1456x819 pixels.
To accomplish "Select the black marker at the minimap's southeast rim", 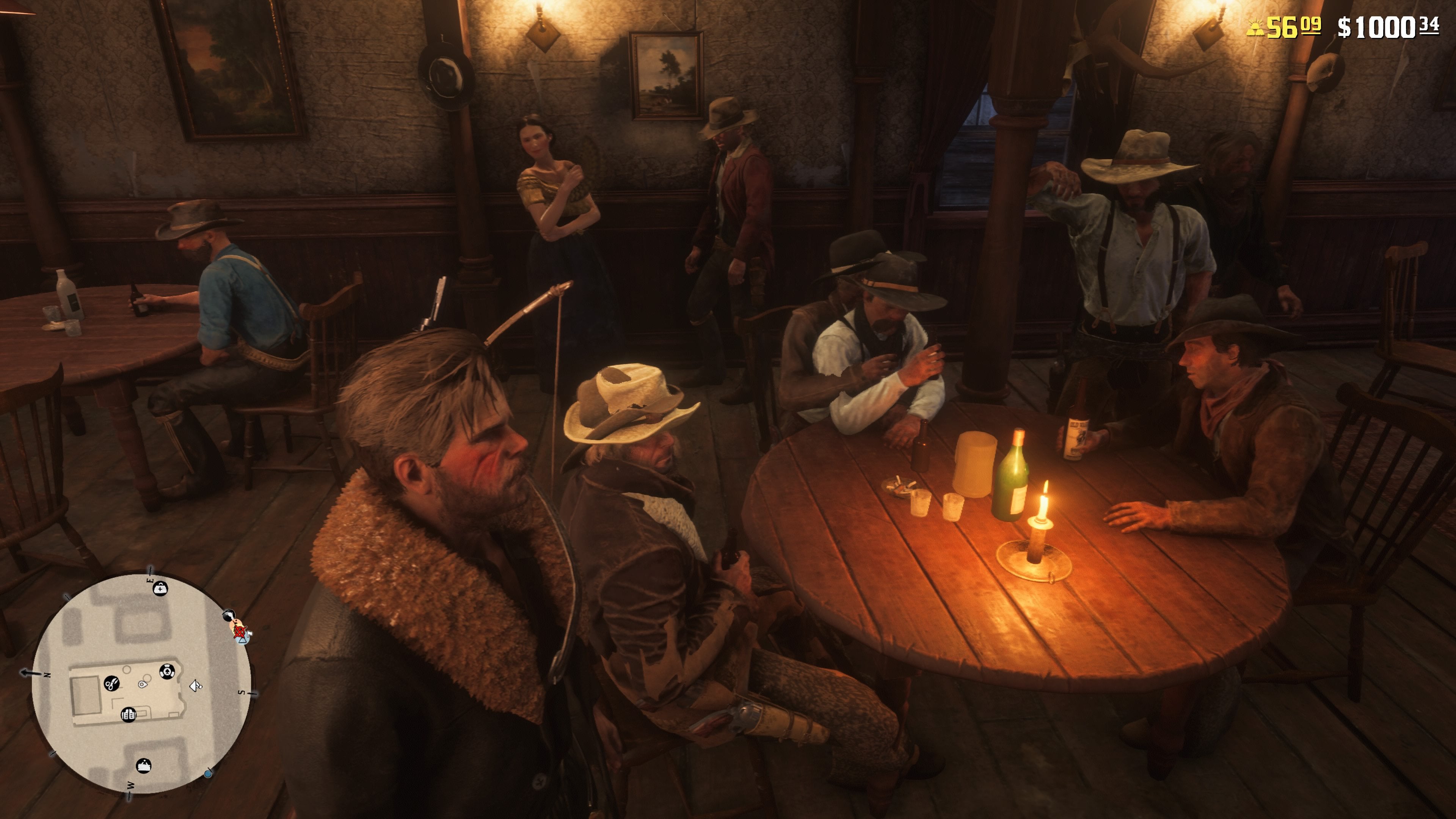I will [x=229, y=615].
